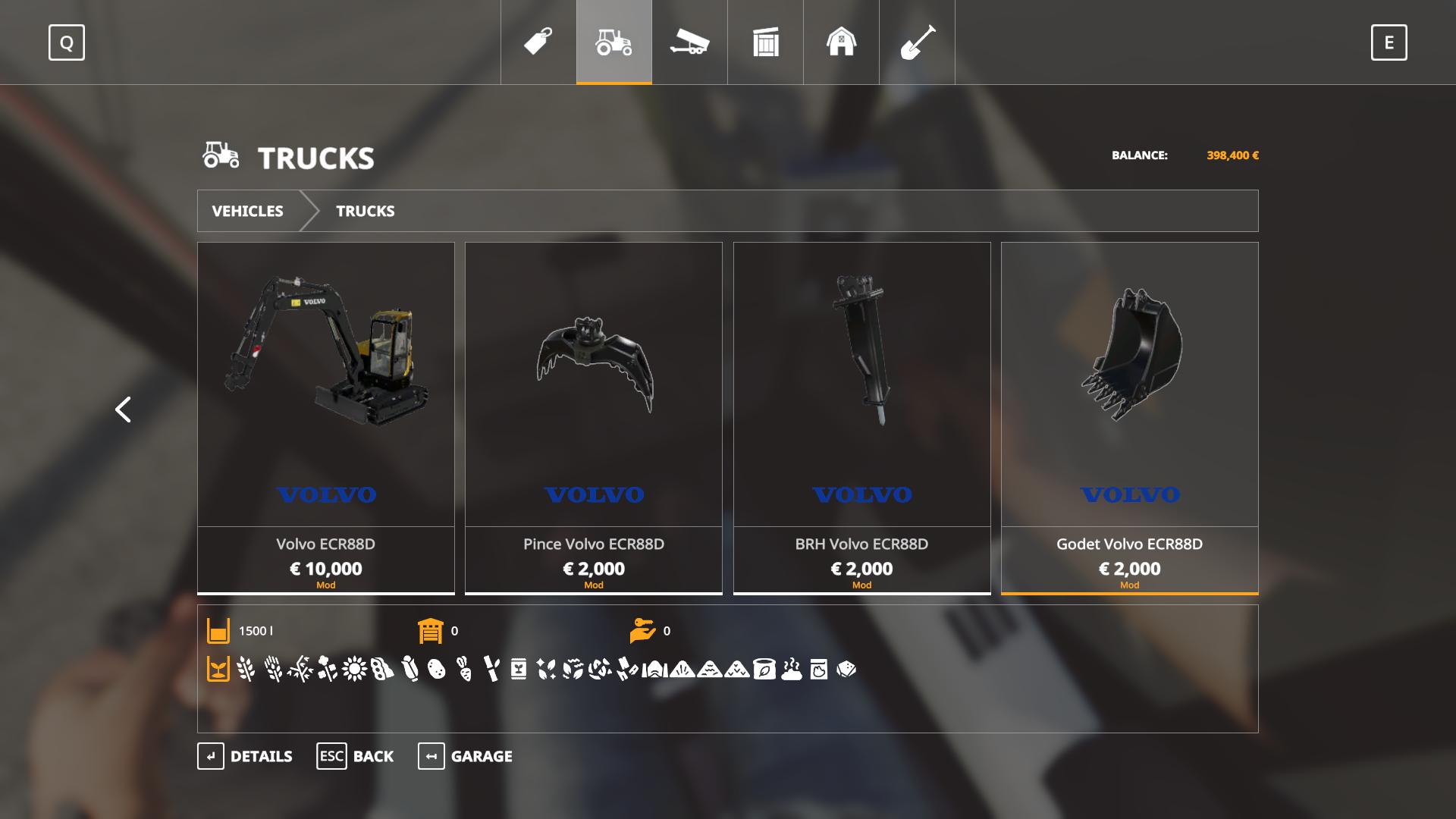
Task: Go Back from the Trucks shop
Action: click(355, 756)
